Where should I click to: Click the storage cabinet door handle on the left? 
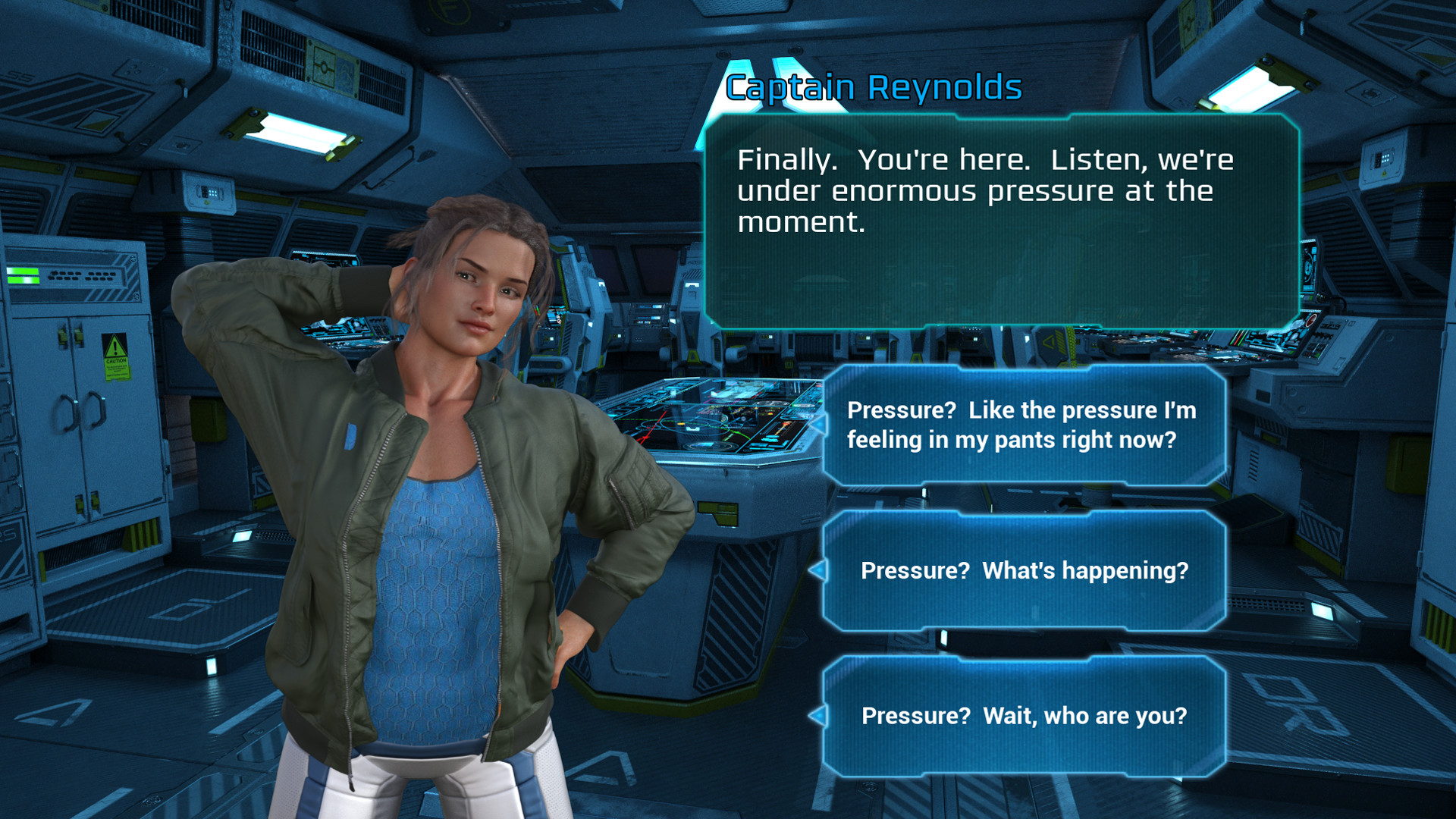click(81, 412)
